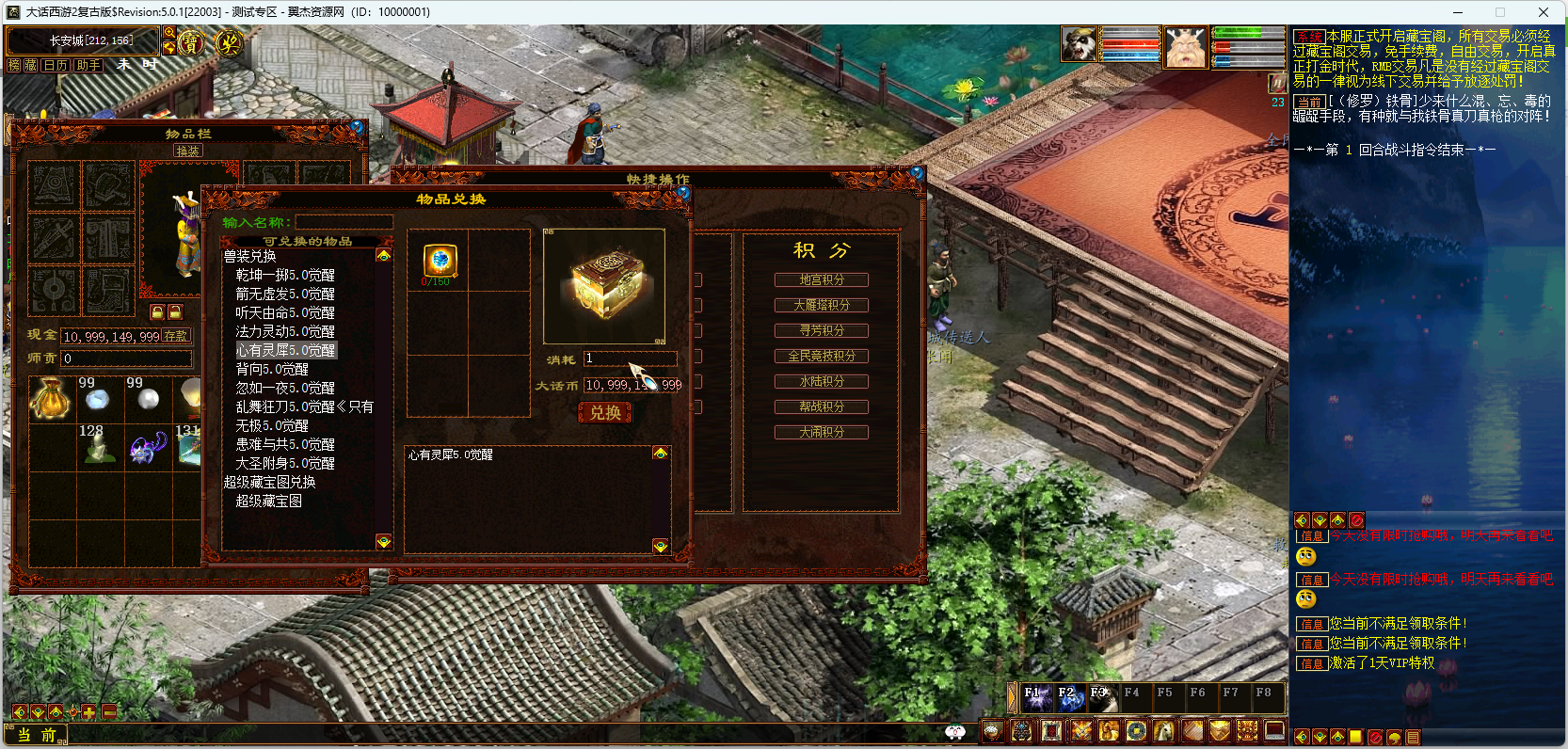Open 地宫积分 points category

(x=821, y=279)
